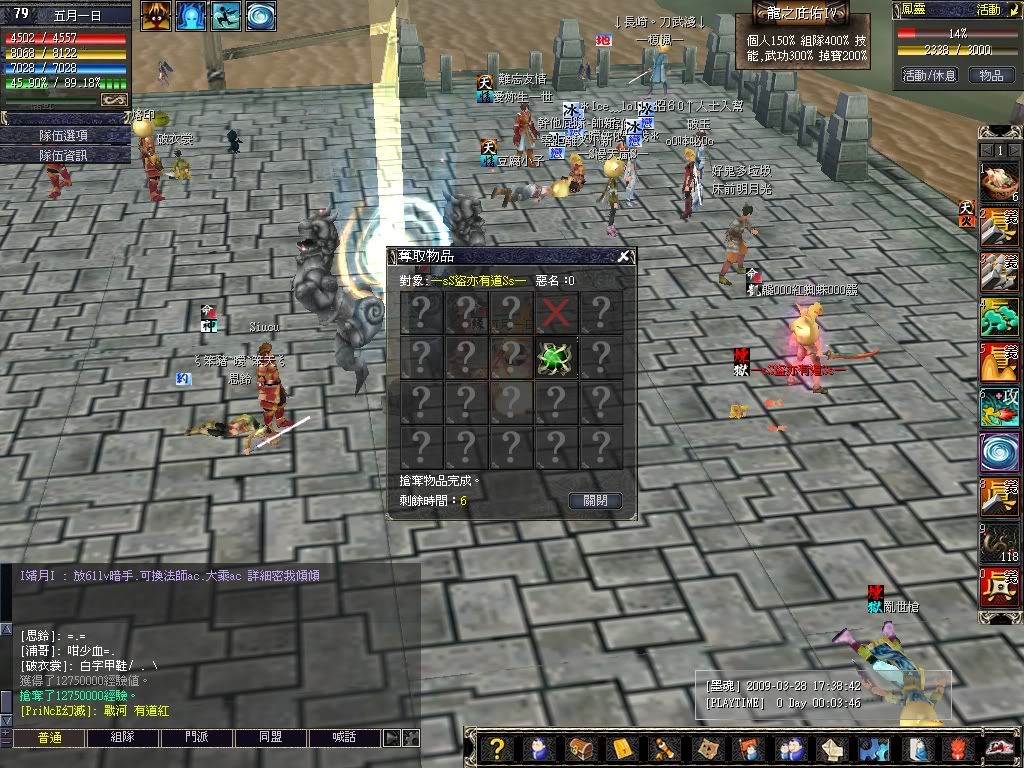Activate the blue swirl skill in the hotbar
Viewport: 1024px width, 768px height.
tap(998, 451)
